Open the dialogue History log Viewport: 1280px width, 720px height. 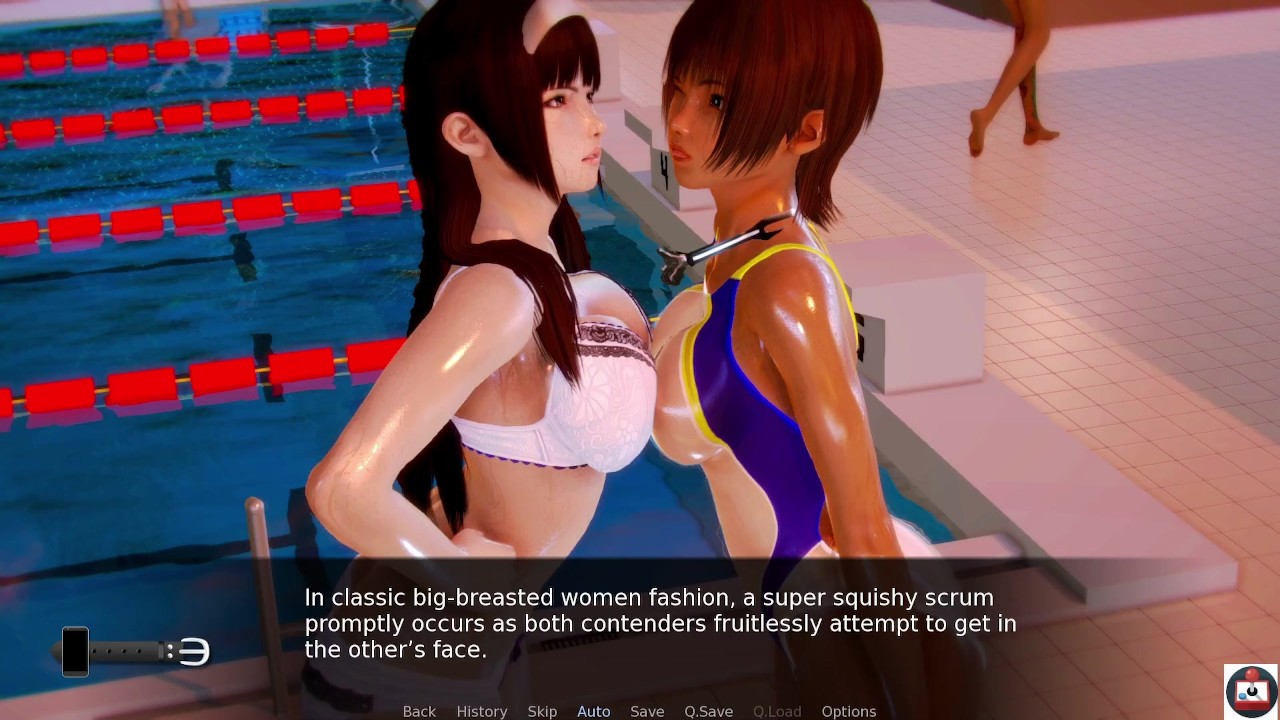482,711
